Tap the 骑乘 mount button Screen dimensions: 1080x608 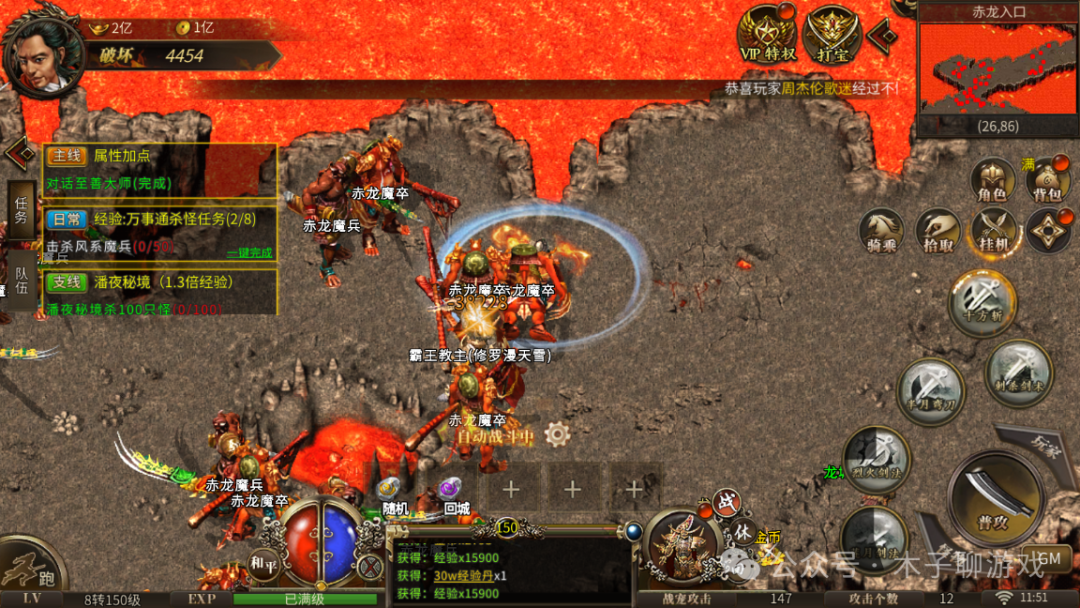(883, 230)
